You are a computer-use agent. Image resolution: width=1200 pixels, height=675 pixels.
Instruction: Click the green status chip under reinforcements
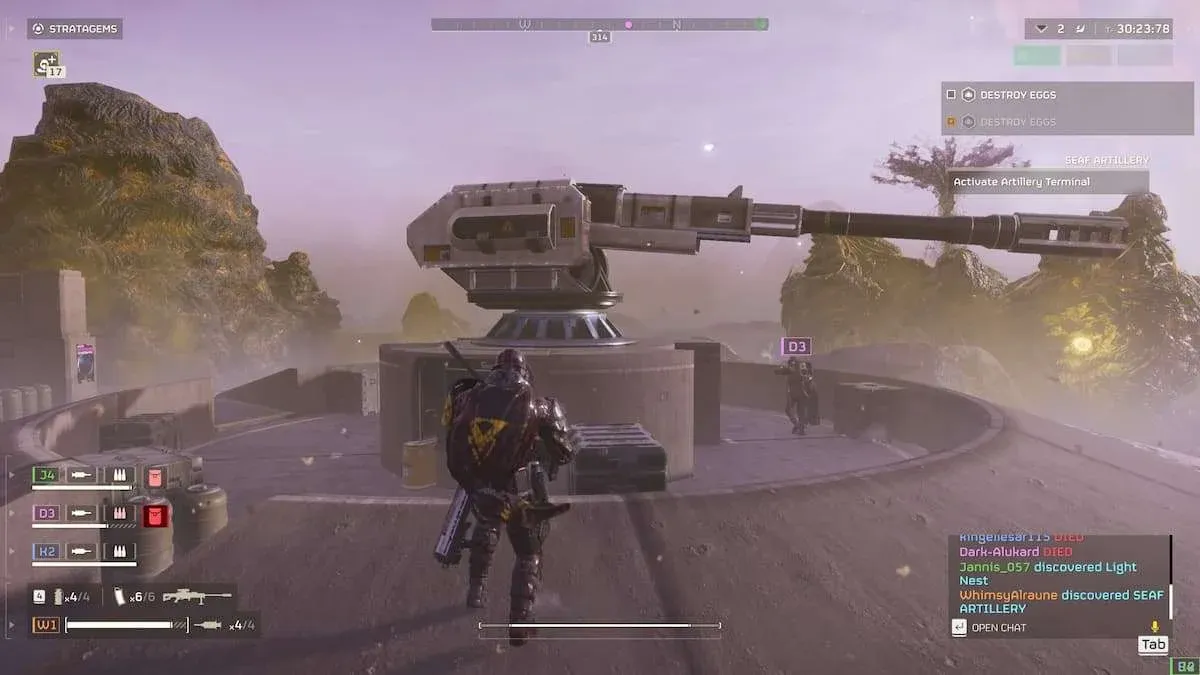pos(1037,56)
